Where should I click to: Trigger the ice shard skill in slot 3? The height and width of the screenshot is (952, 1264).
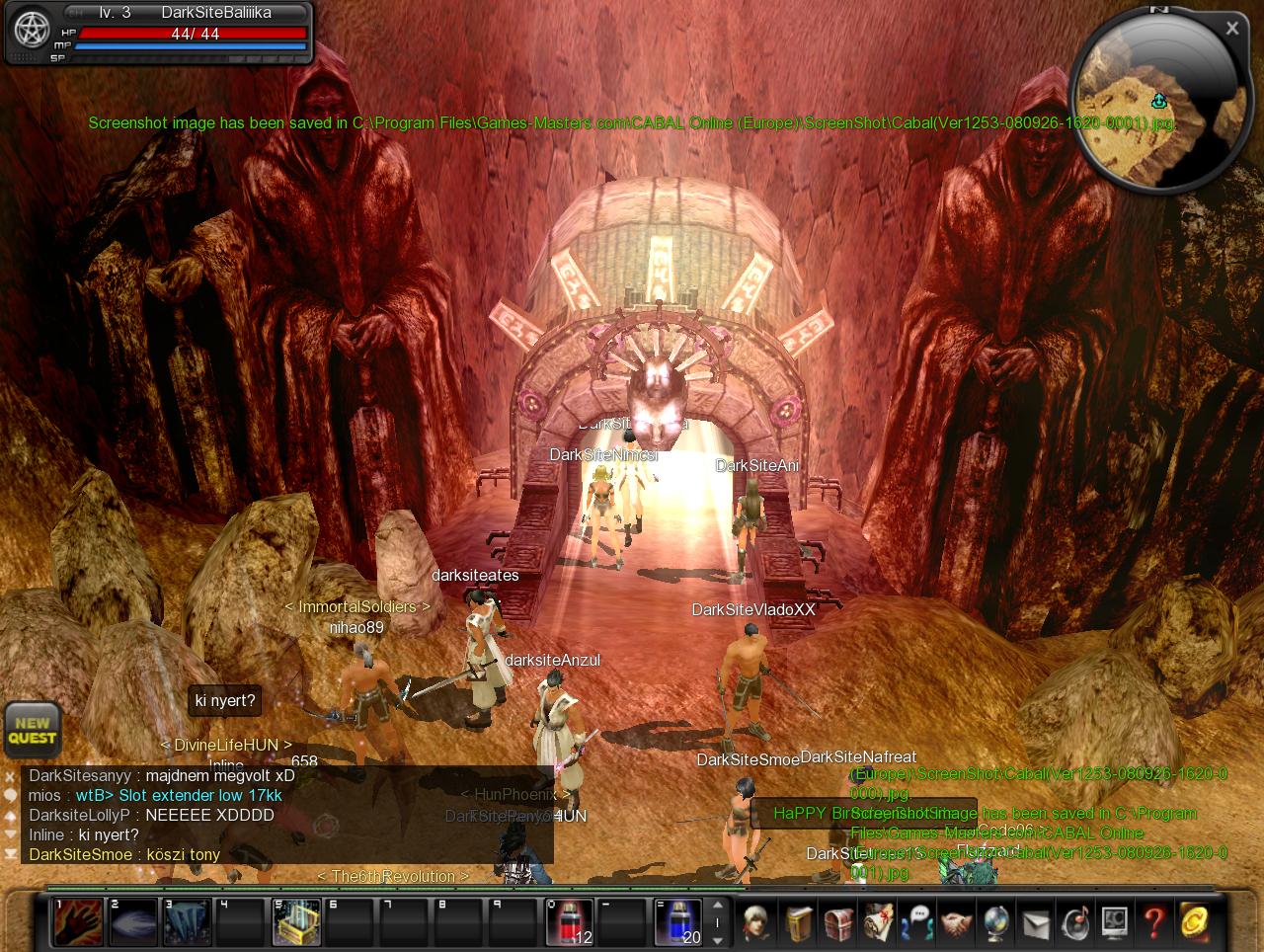click(x=187, y=921)
